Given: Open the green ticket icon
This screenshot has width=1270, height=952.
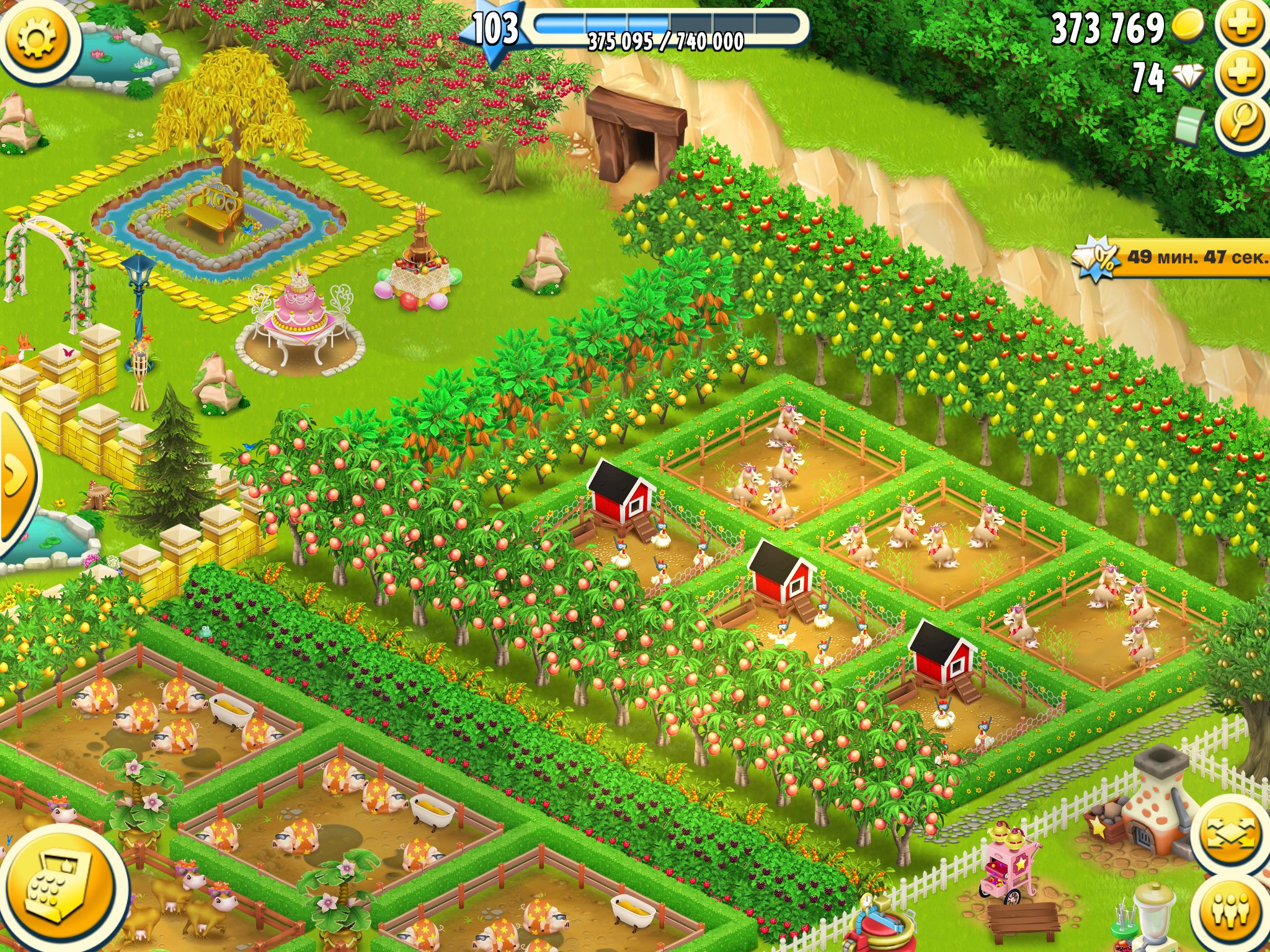Looking at the screenshot, I should [1189, 124].
